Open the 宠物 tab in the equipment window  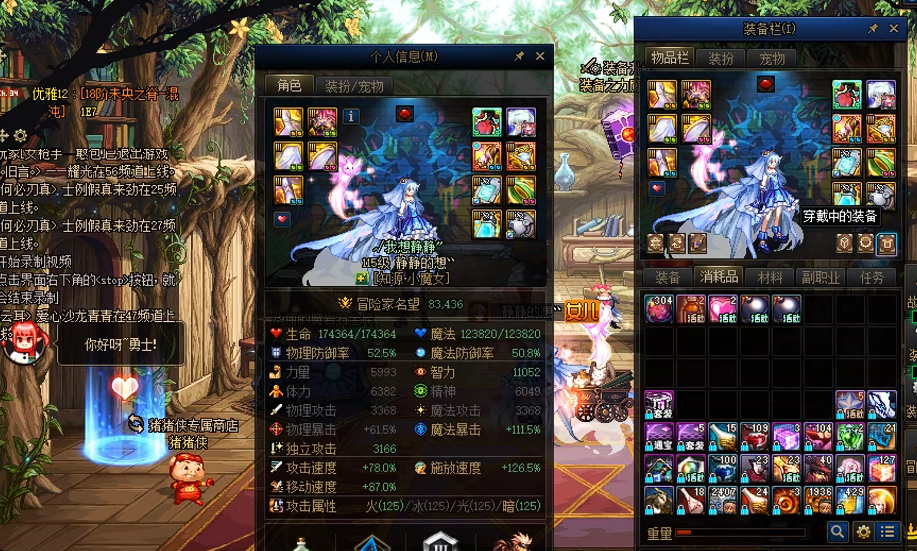tap(772, 59)
